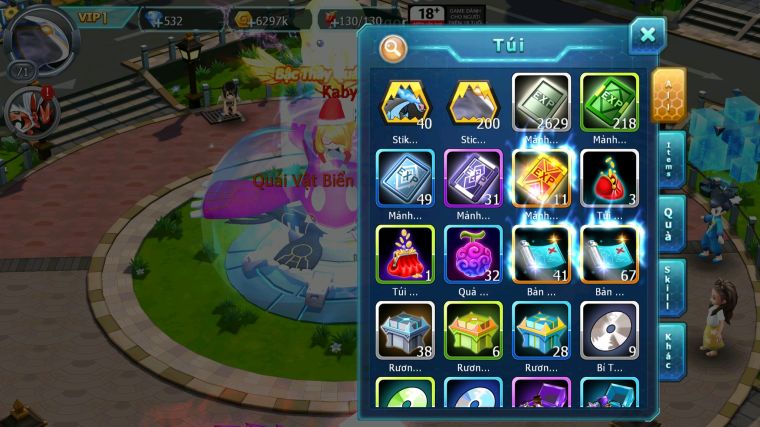Image resolution: width=760 pixels, height=427 pixels.
Task: Select the green EXP shard with 218
Action: tap(609, 103)
